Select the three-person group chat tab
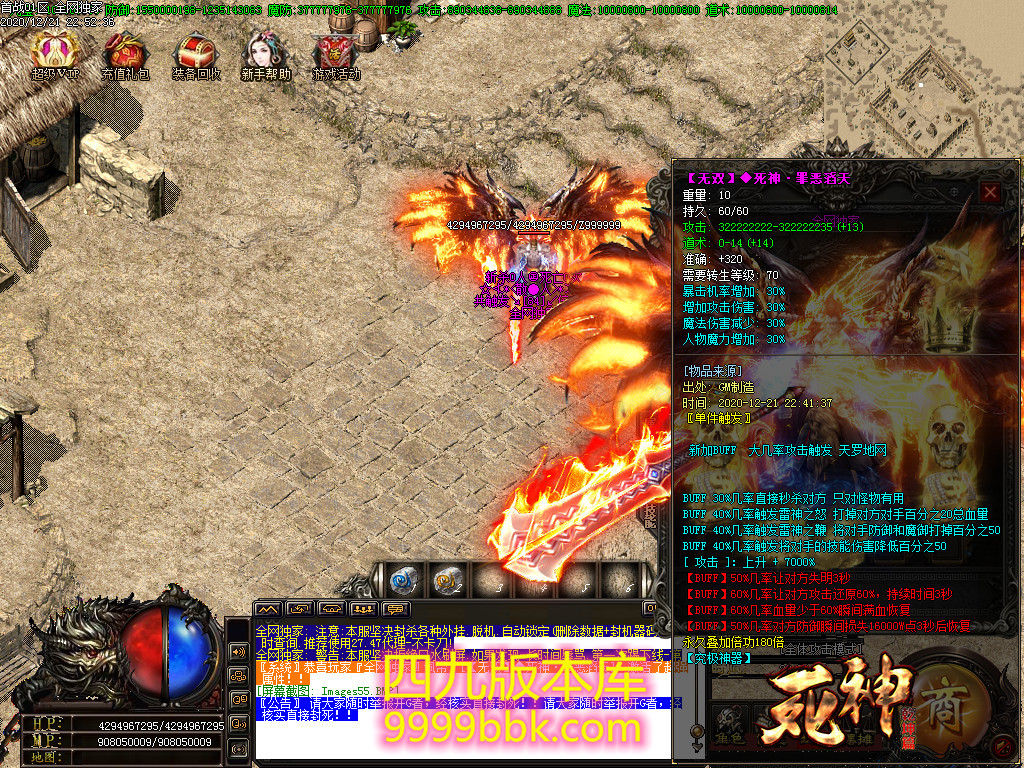This screenshot has height=768, width=1024. [x=364, y=608]
